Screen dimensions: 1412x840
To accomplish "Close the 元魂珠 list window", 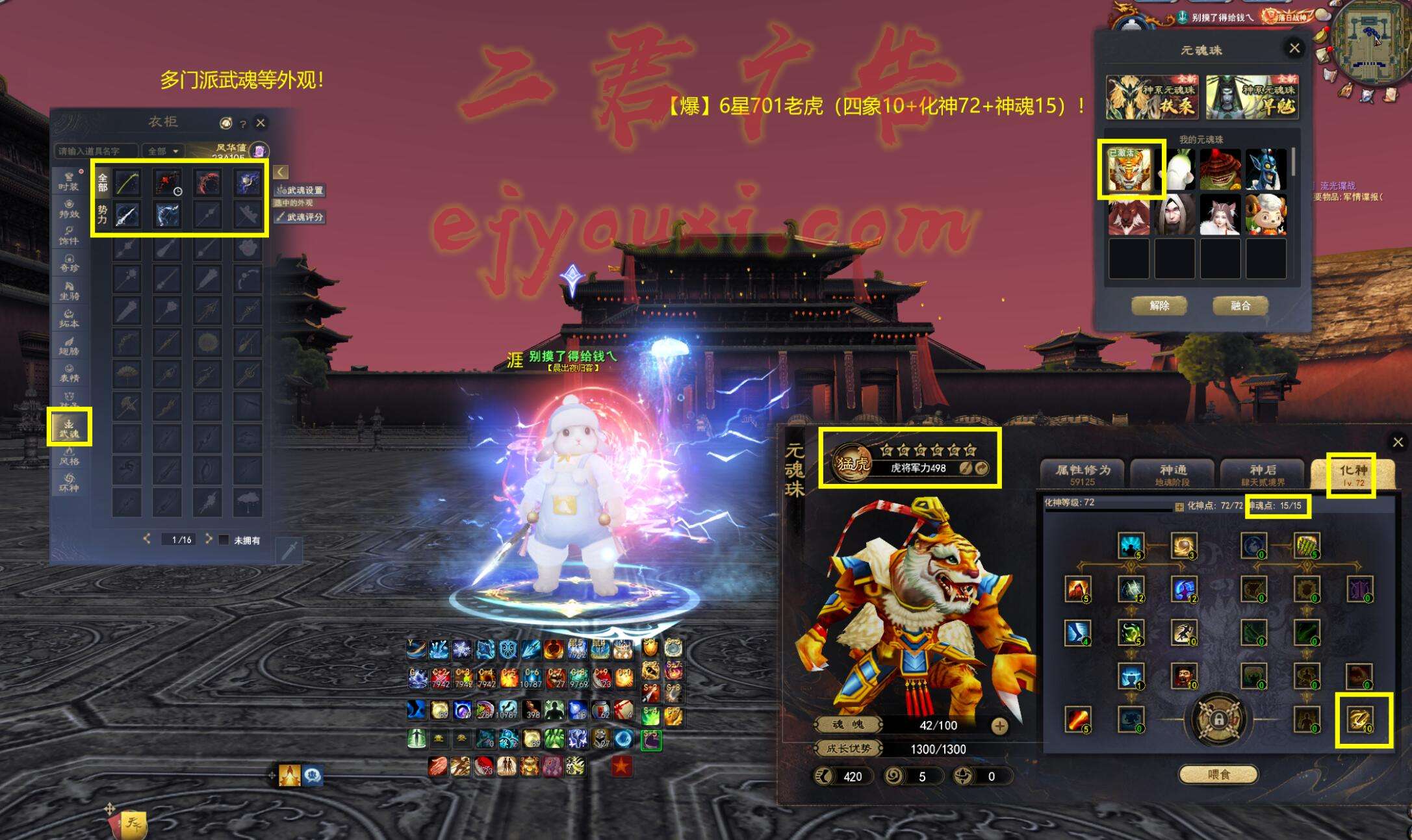I will point(1294,48).
